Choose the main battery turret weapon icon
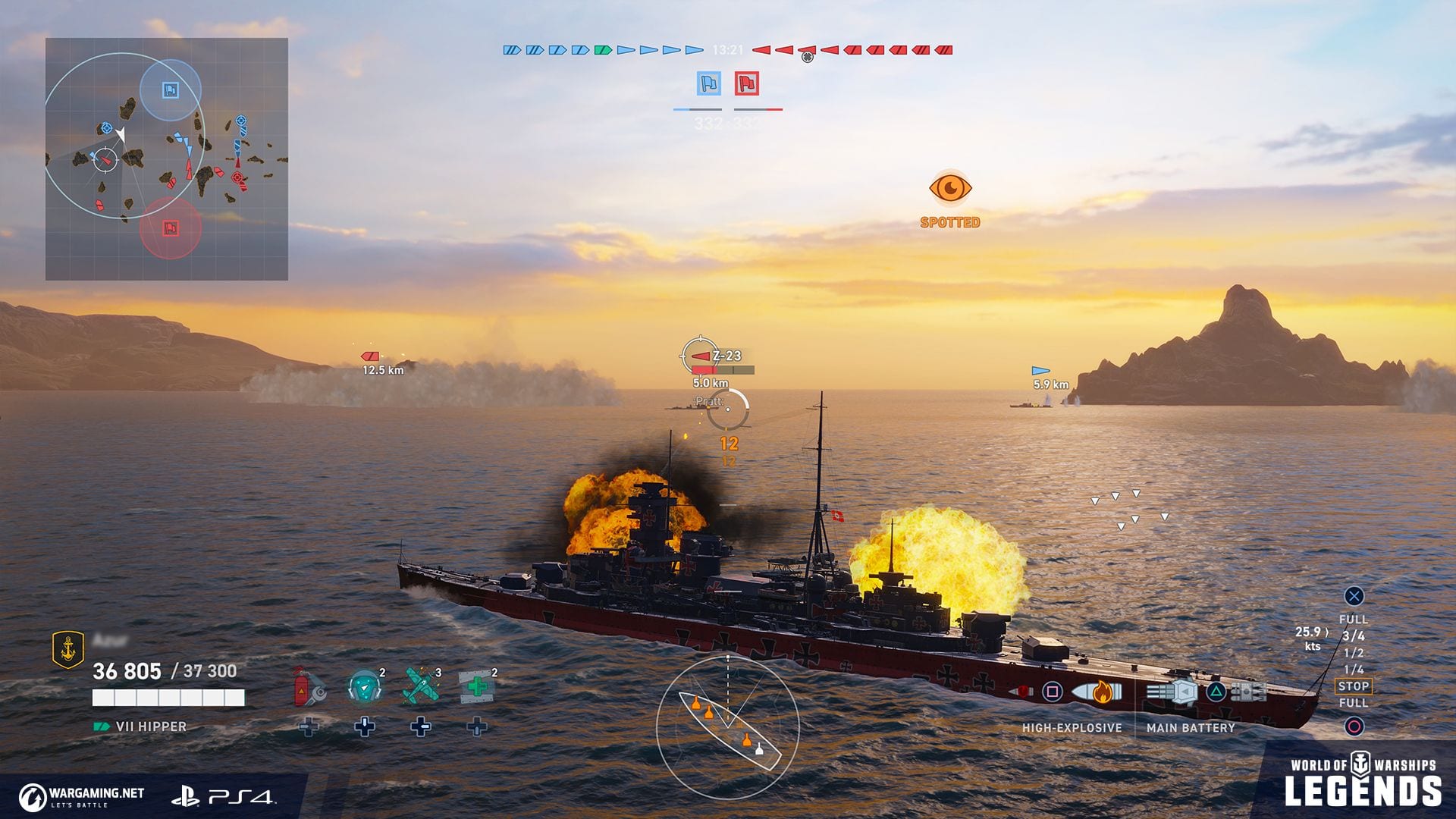1456x819 pixels. [x=1173, y=692]
